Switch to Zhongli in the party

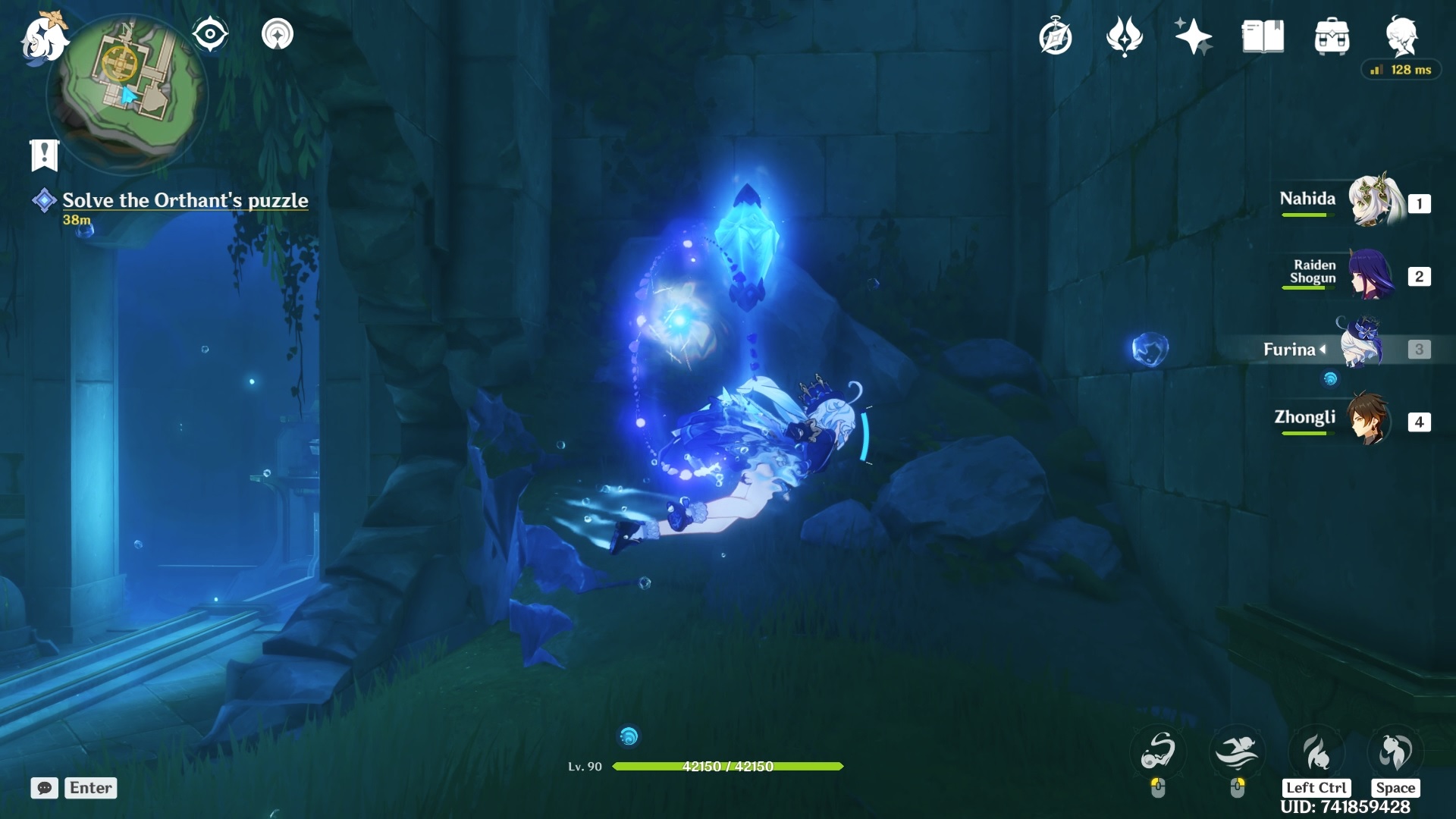pyautogui.click(x=1369, y=419)
